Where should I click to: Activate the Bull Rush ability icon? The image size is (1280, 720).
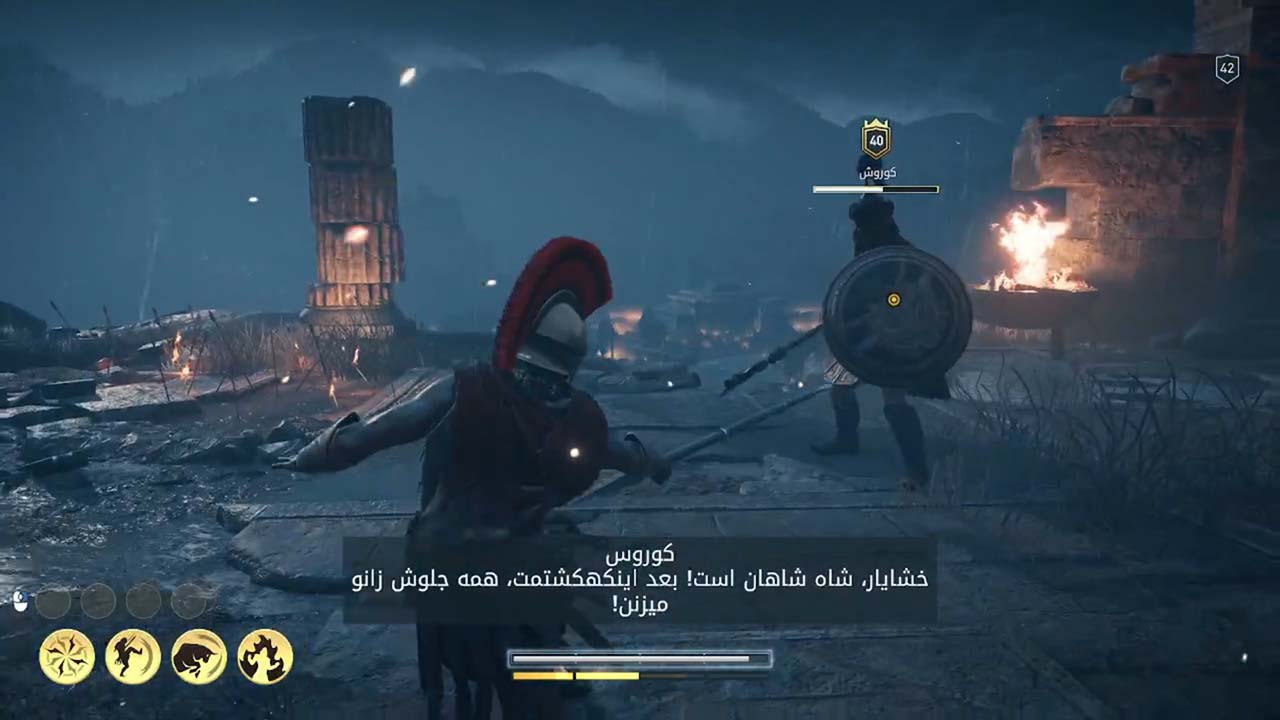198,655
